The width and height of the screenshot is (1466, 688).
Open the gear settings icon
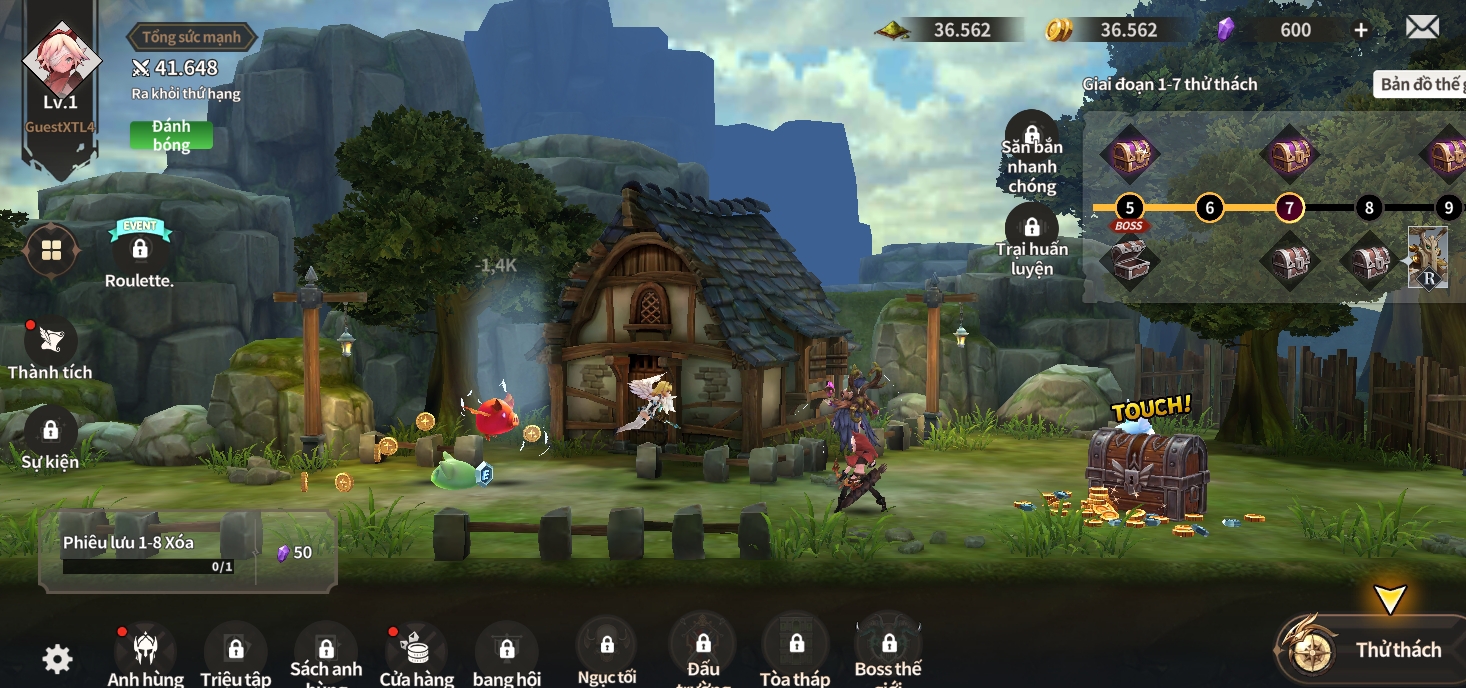pyautogui.click(x=57, y=658)
